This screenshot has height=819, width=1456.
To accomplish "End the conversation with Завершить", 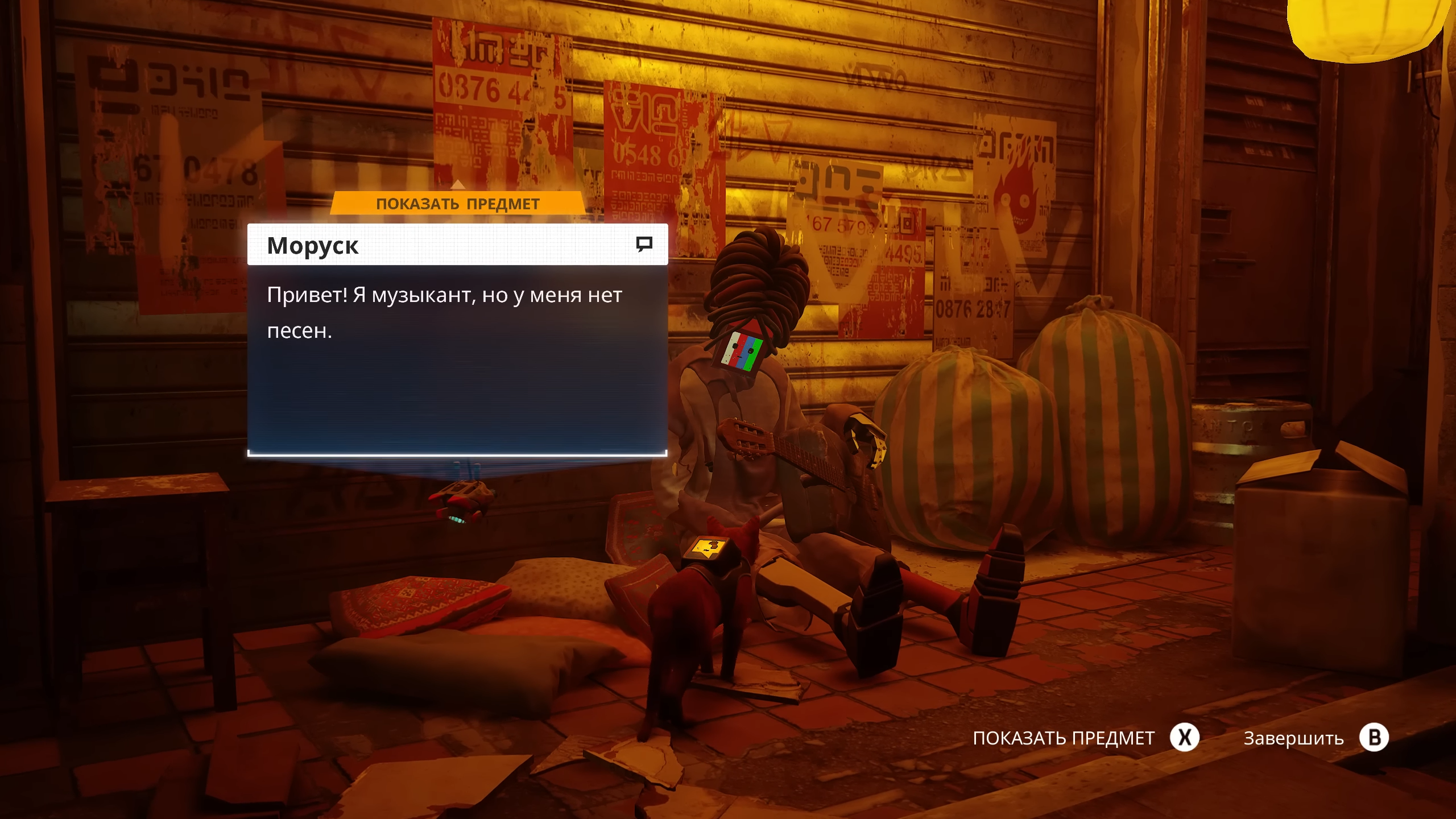I will pos(1293,738).
